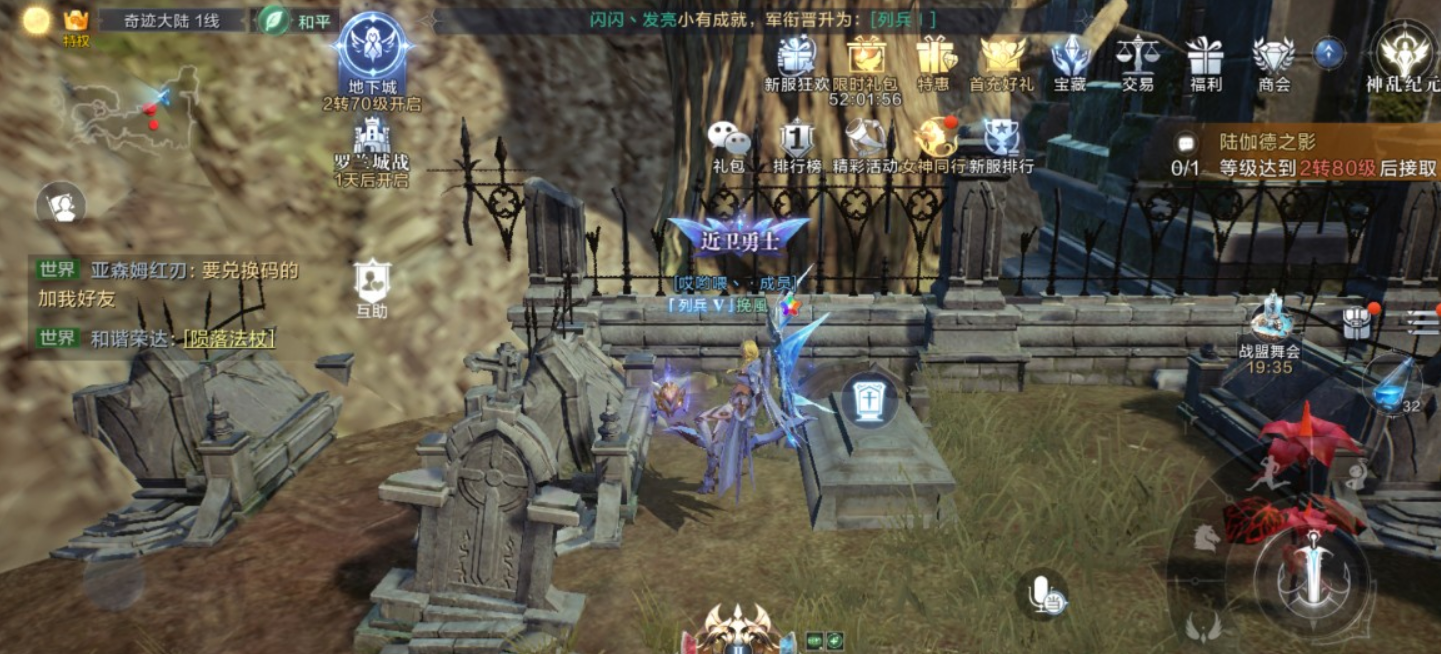Open the 排行榜 ranking leaderboard
This screenshot has width=1441, height=654.
[796, 143]
